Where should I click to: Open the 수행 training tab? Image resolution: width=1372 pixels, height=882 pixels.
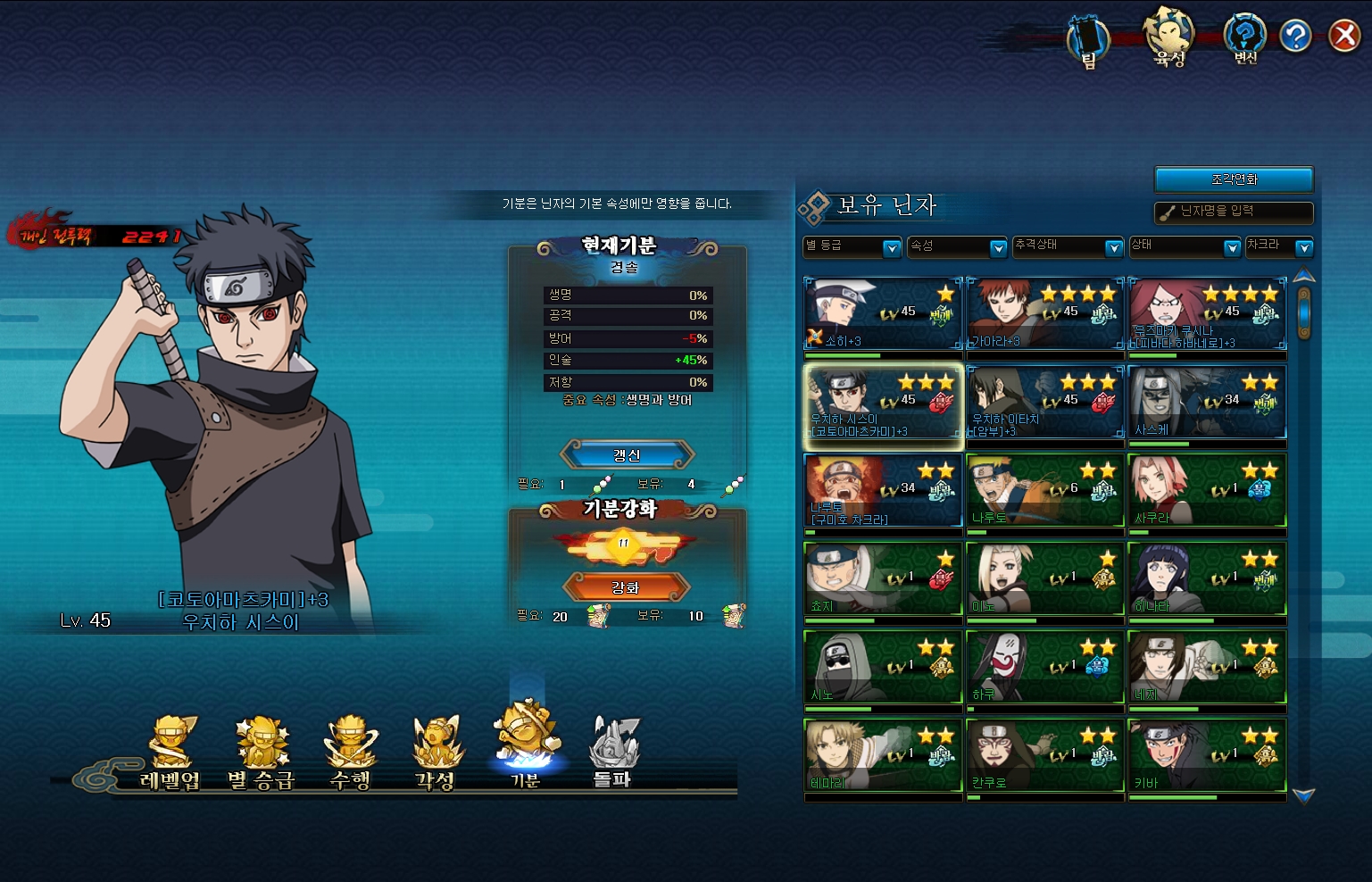coord(351,754)
